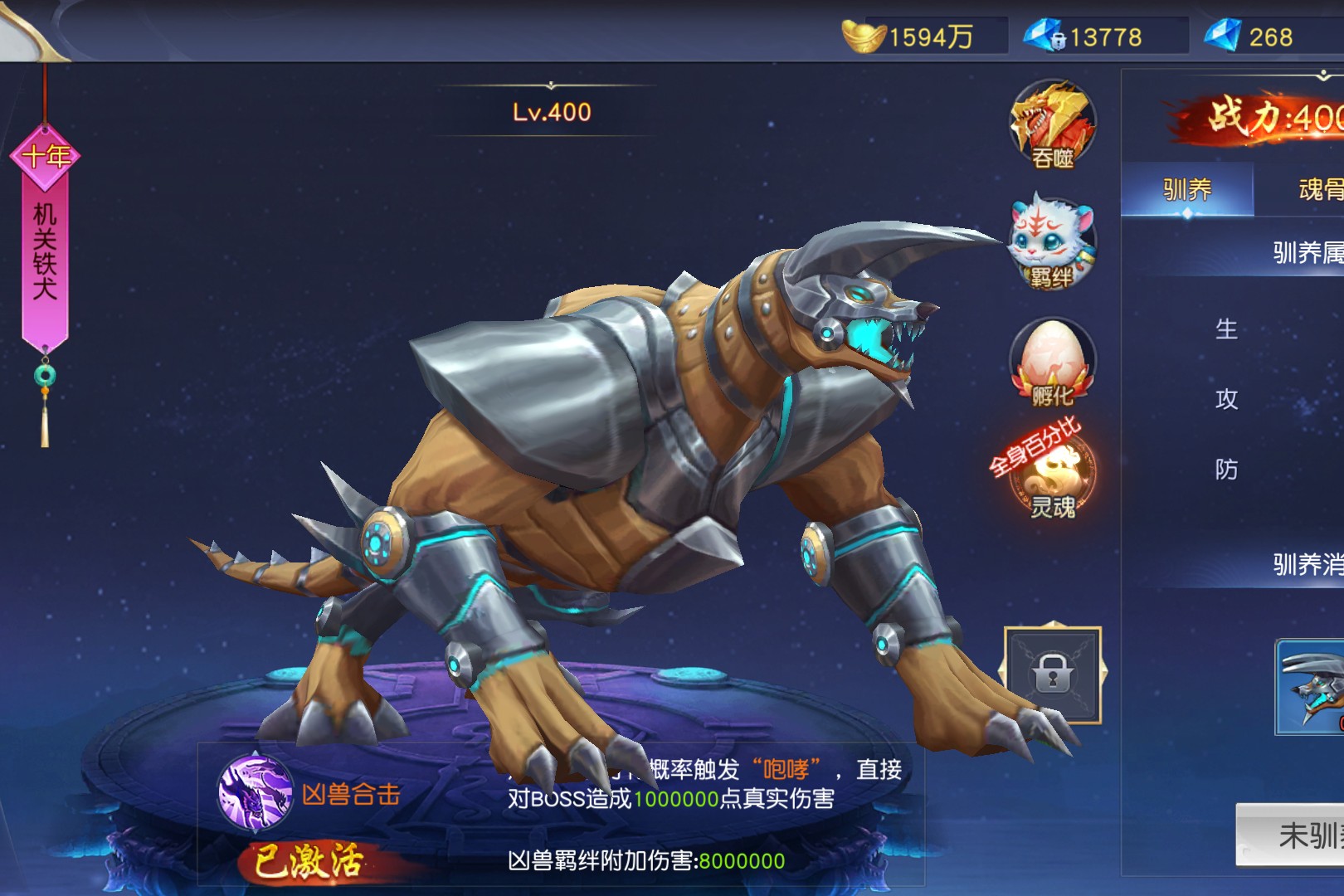Select the 凶兽合击 skill icon

point(255,792)
